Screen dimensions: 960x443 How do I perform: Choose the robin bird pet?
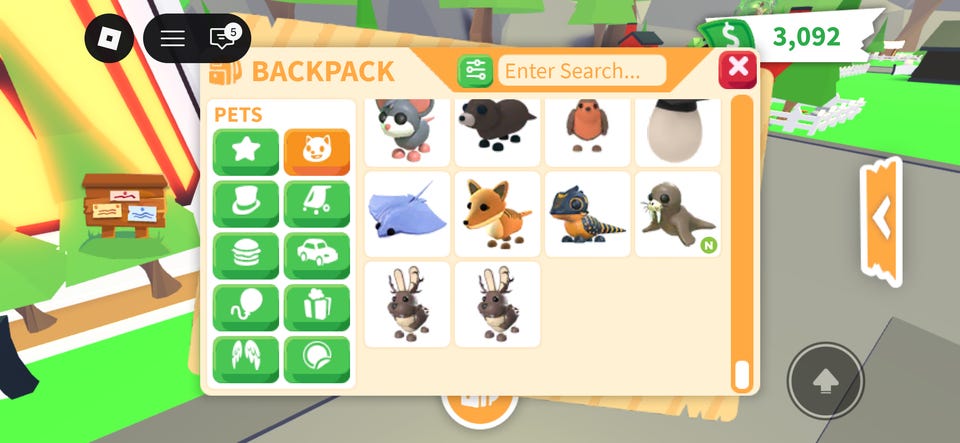point(587,130)
